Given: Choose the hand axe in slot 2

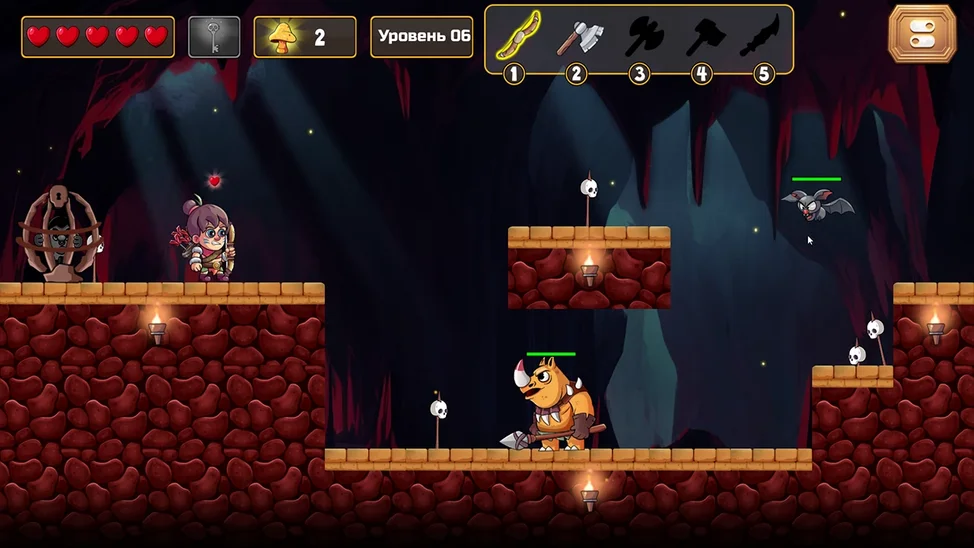Looking at the screenshot, I should click(579, 38).
